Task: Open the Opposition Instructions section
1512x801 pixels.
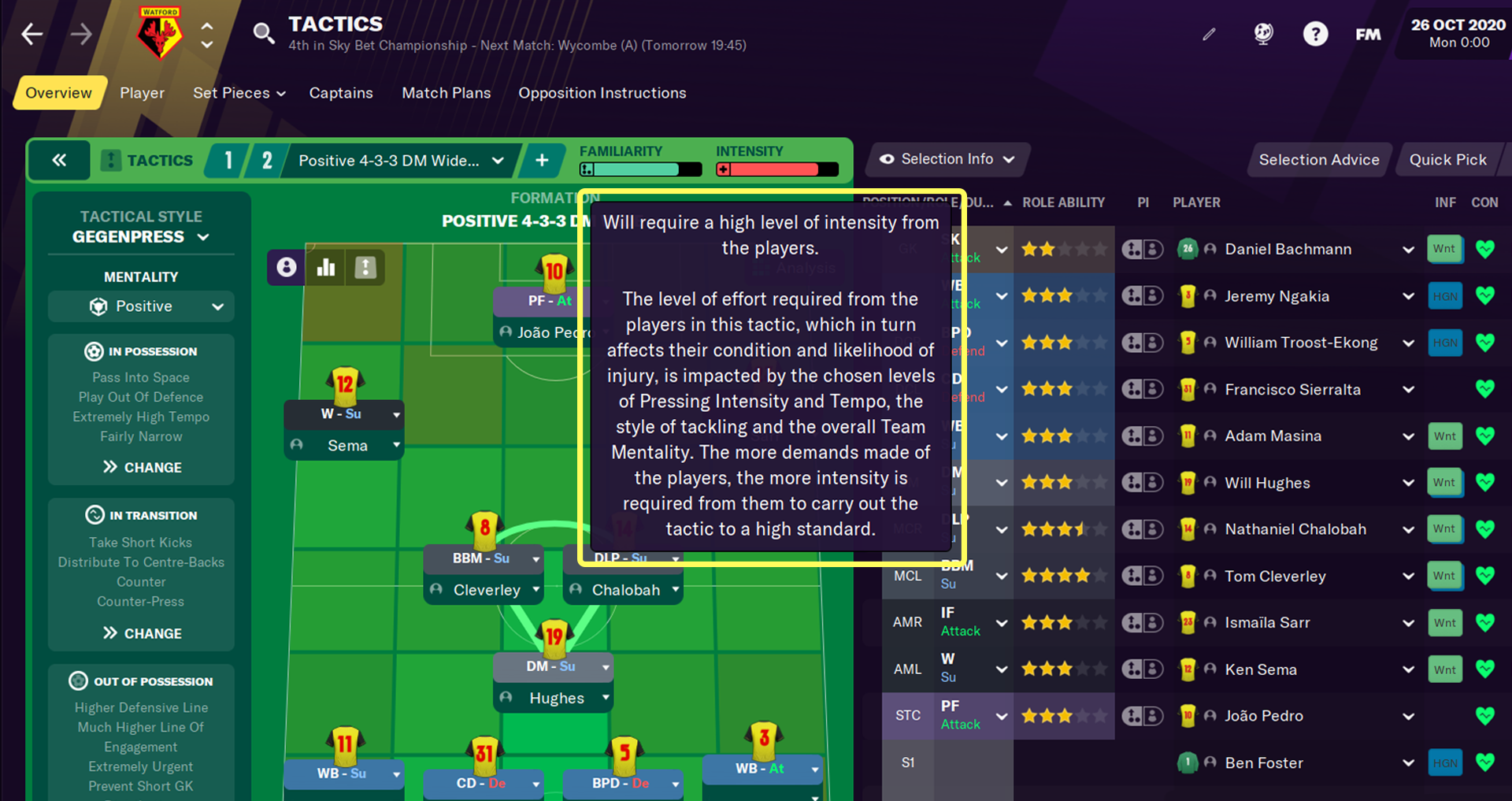Action: (x=602, y=92)
